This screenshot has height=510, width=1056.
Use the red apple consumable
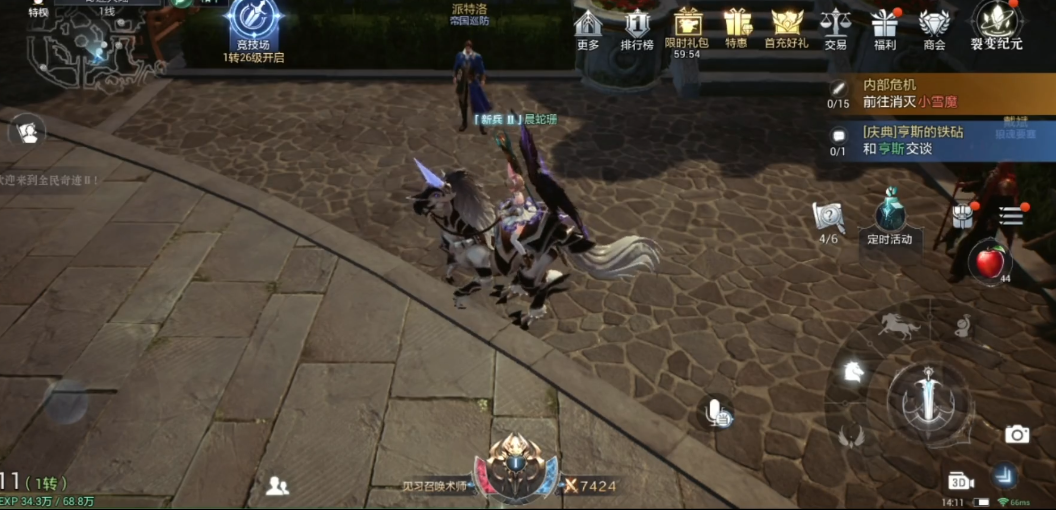point(989,262)
